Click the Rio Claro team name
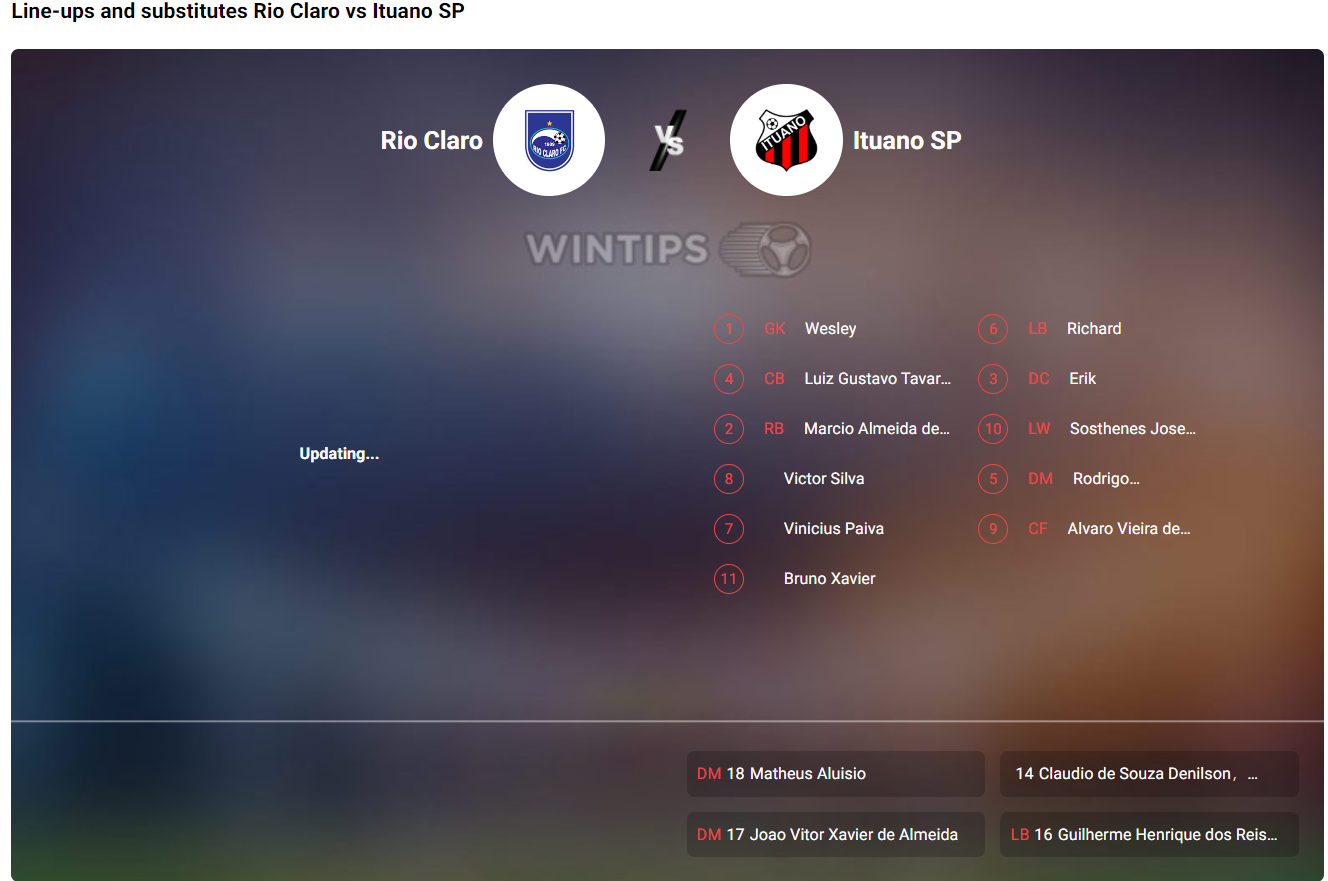This screenshot has height=881, width=1328. tap(432, 141)
